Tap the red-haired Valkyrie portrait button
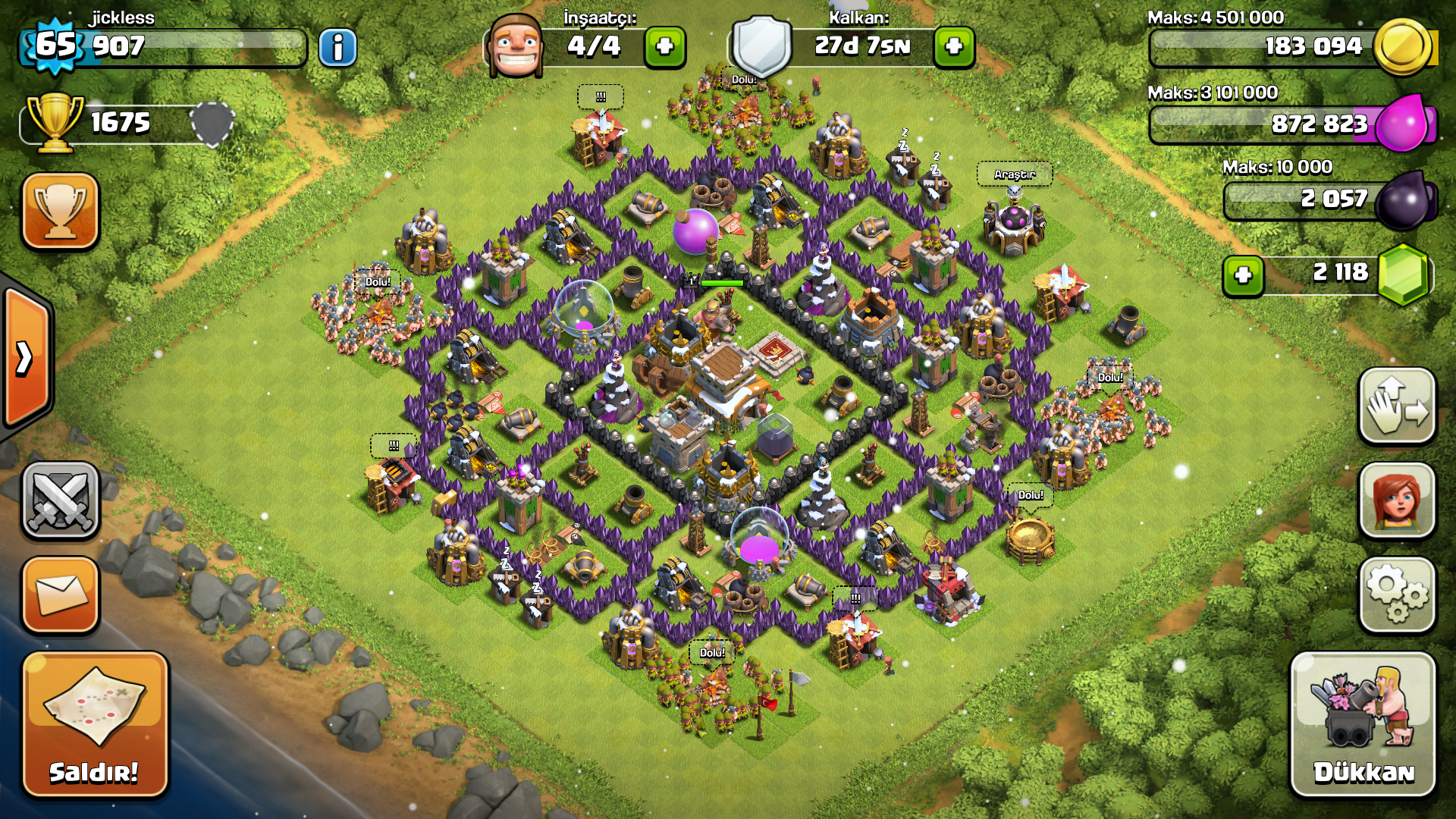The height and width of the screenshot is (819, 1456). point(1397,501)
